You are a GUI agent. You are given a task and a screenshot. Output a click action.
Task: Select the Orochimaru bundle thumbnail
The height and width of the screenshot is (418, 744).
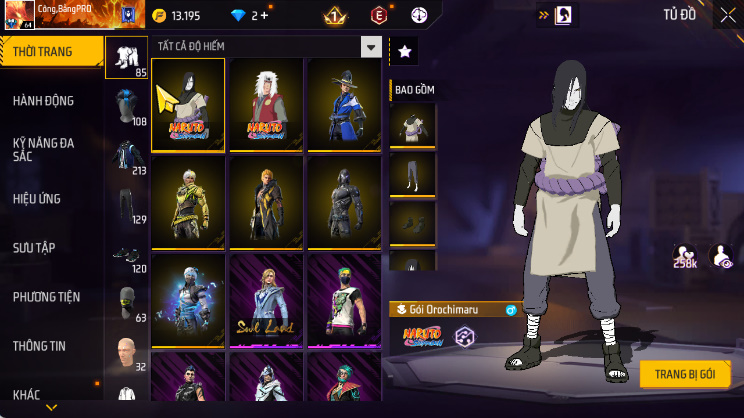tap(188, 105)
